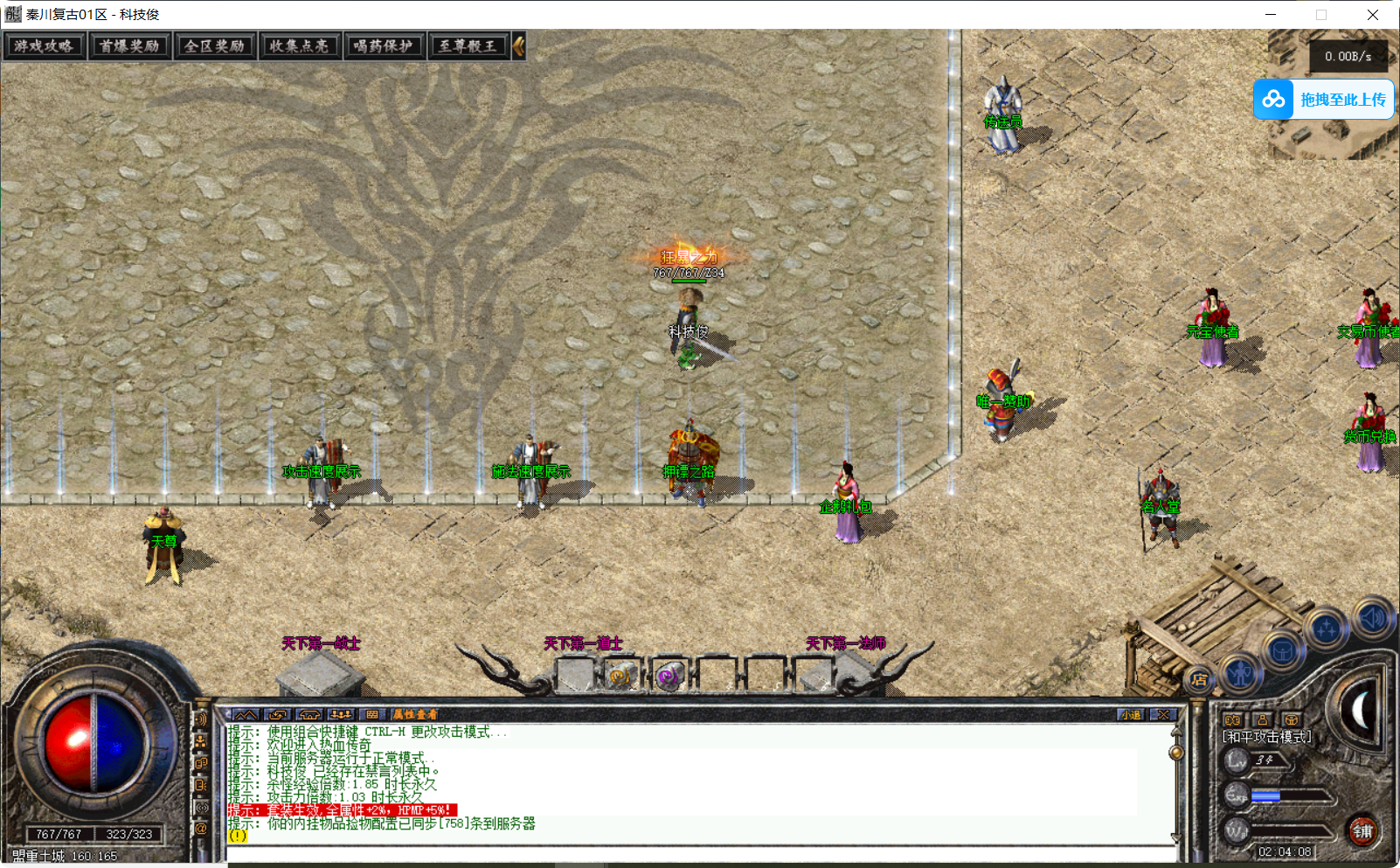Click the red 铺 stall button

(1362, 830)
